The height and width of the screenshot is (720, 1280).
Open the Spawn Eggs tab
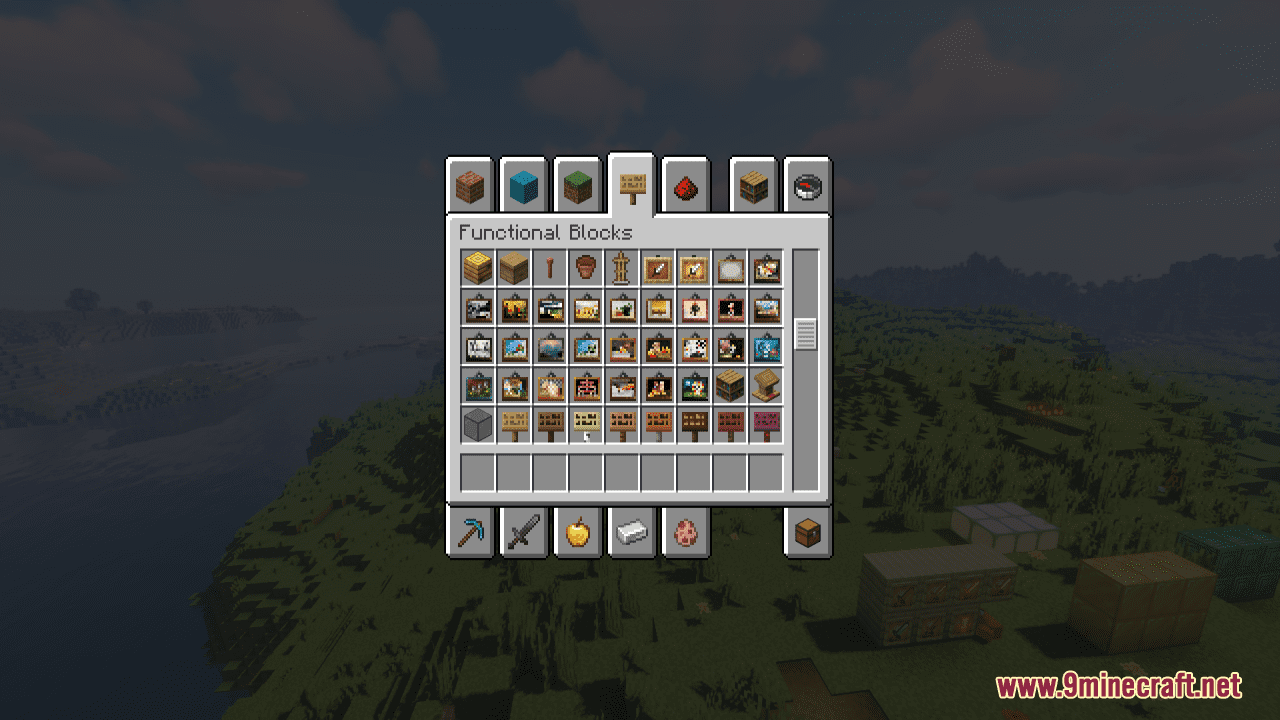pyautogui.click(x=688, y=533)
